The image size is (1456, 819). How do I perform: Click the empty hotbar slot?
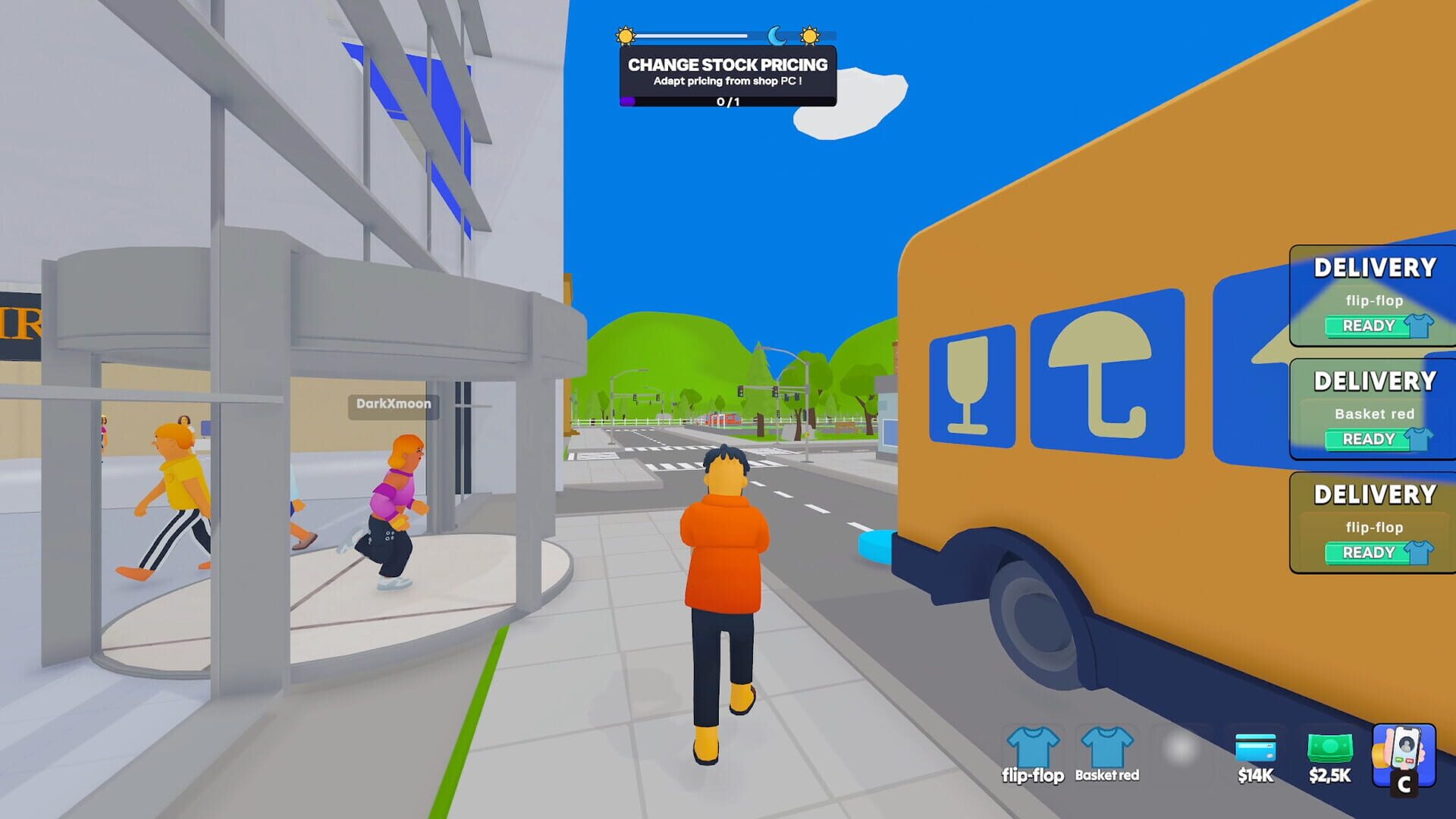[x=1181, y=751]
